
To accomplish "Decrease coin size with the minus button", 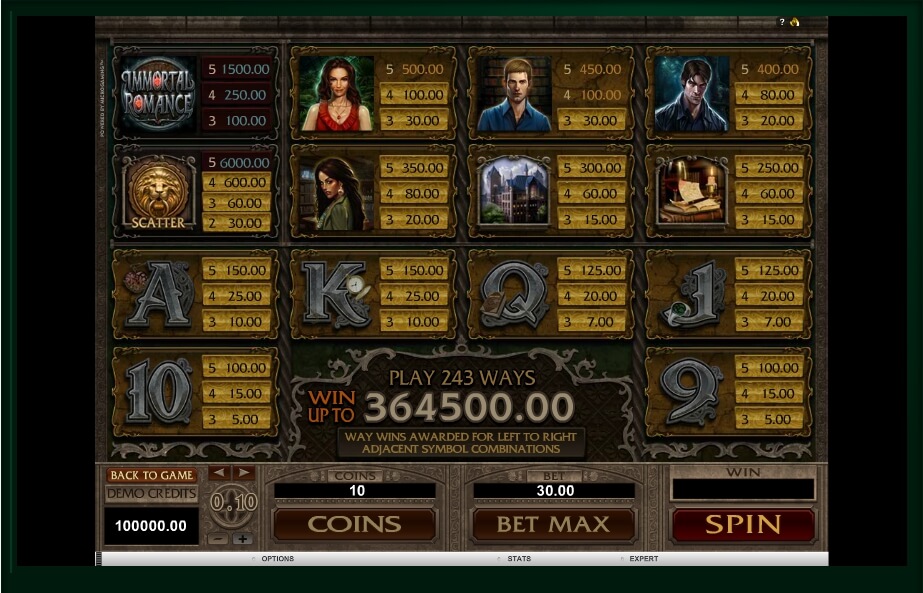I will point(218,538).
